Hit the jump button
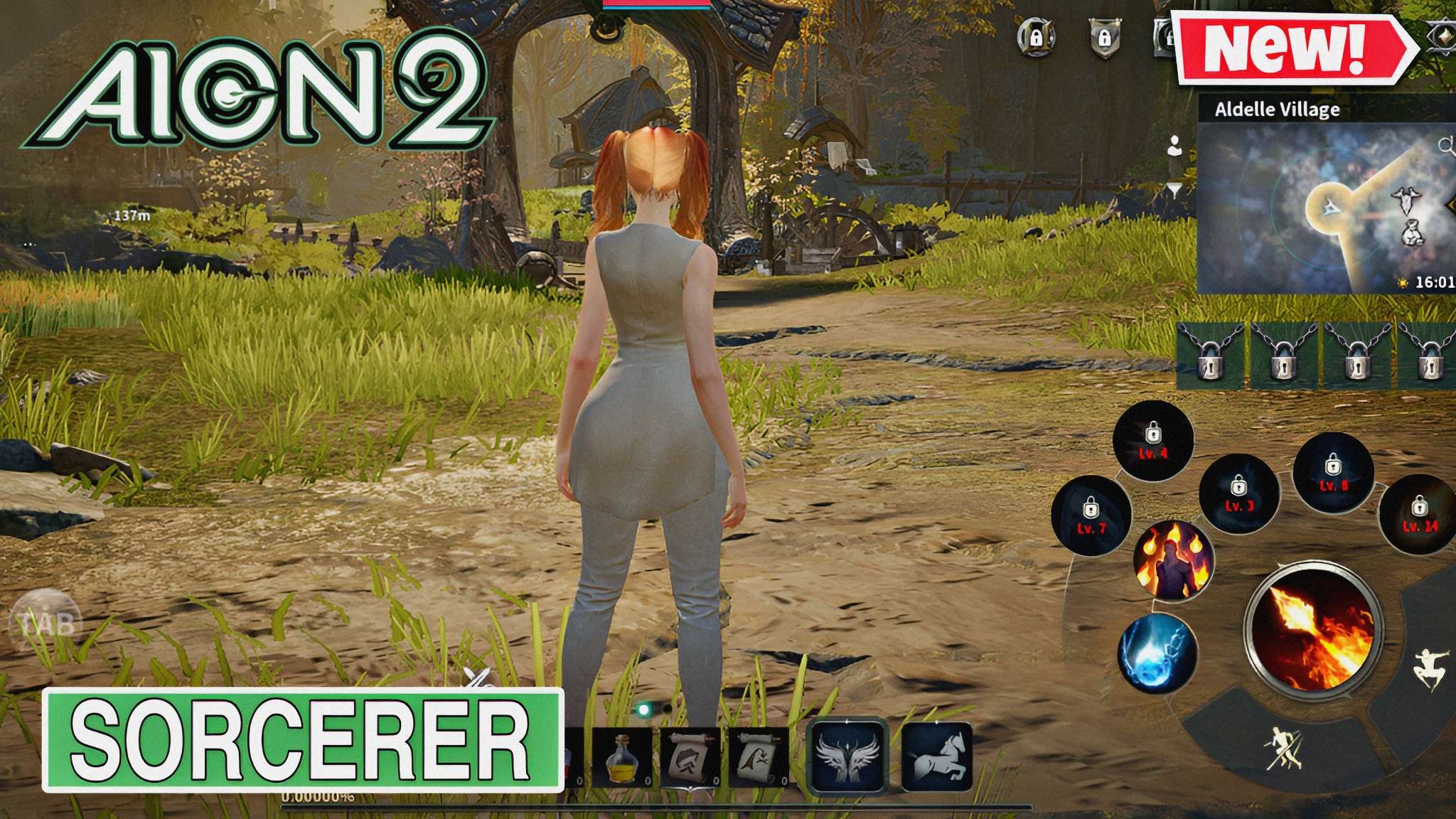 point(1427,669)
